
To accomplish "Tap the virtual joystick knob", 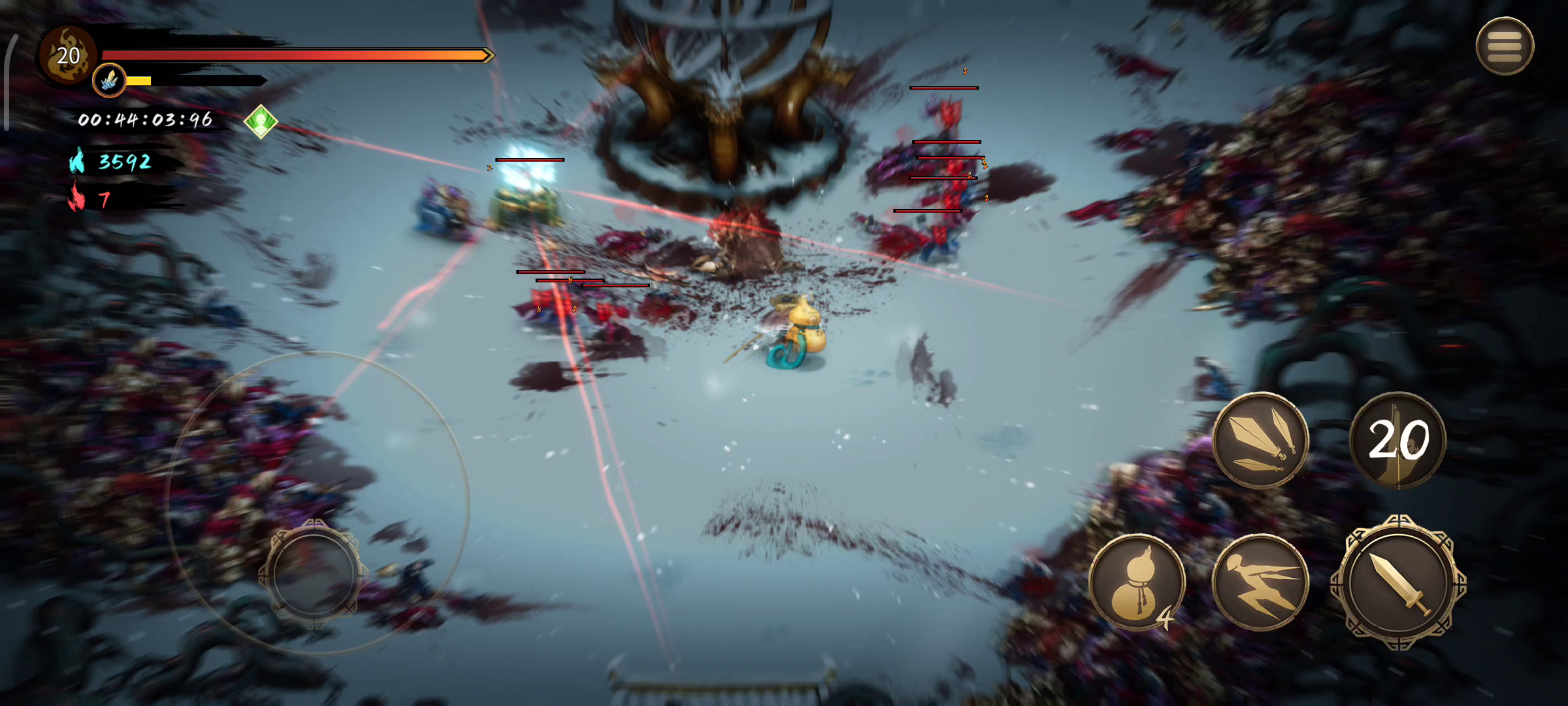I will point(314,575).
